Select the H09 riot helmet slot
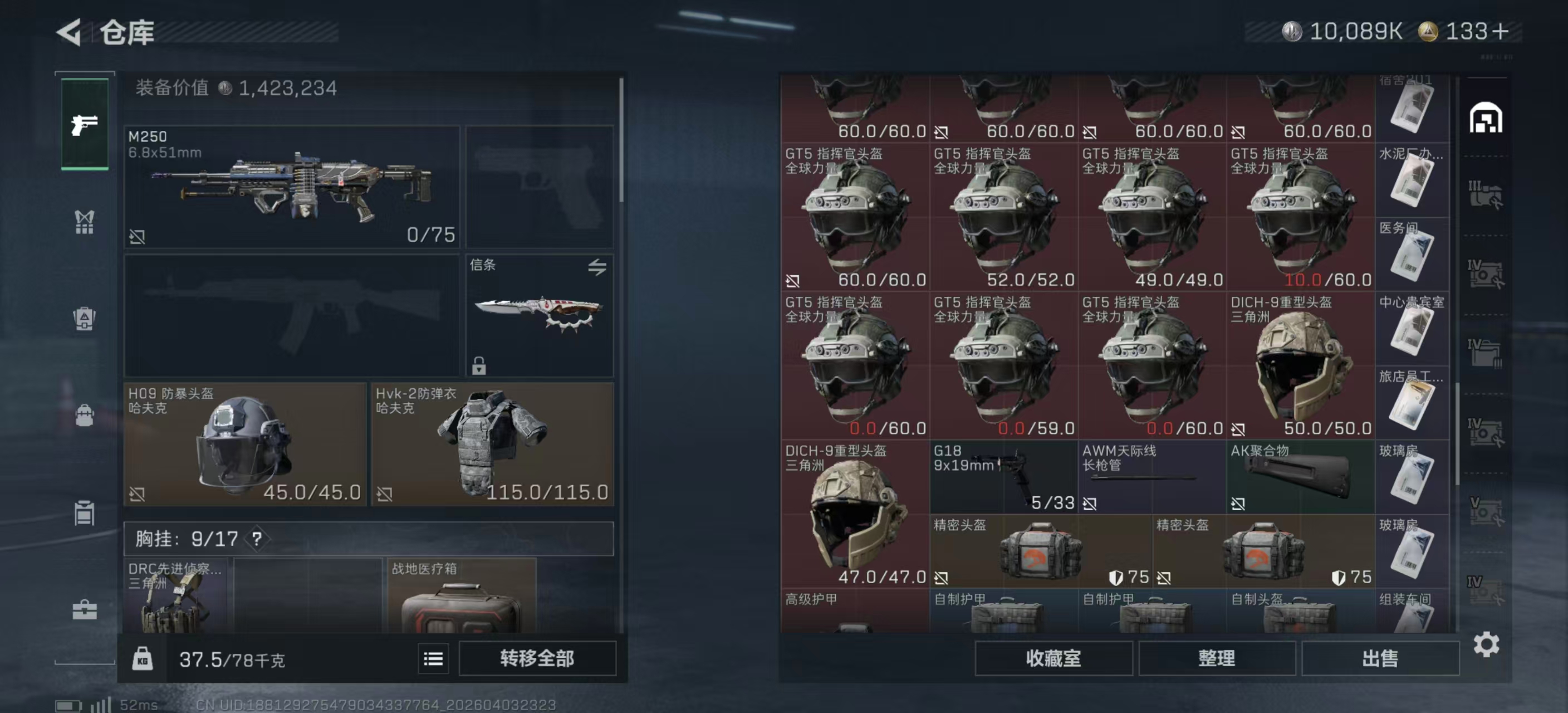The height and width of the screenshot is (713, 1568). coord(244,444)
